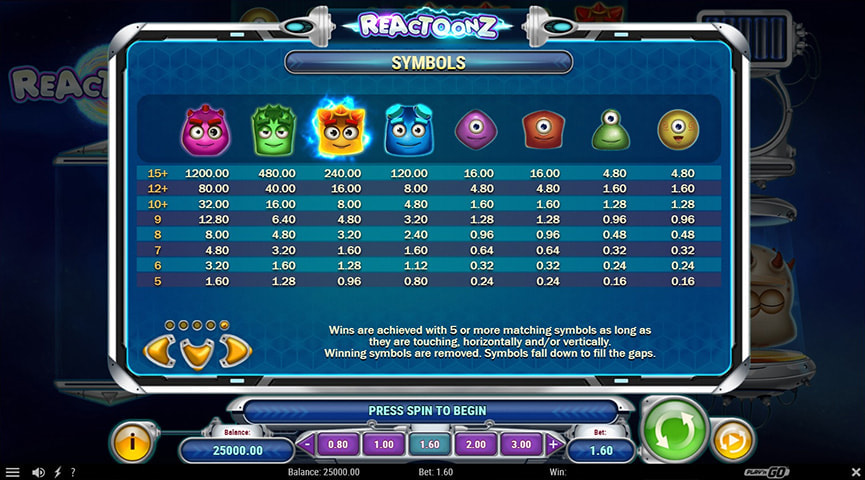Set the bet to 2.00

tap(476, 445)
